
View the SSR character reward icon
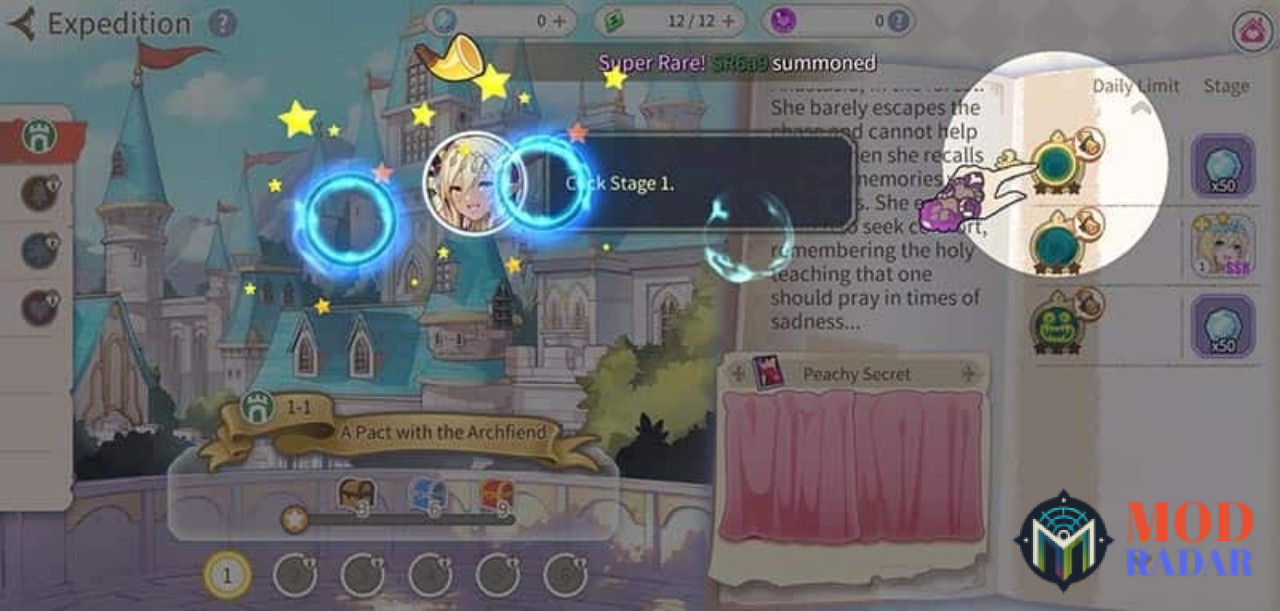coord(1221,245)
